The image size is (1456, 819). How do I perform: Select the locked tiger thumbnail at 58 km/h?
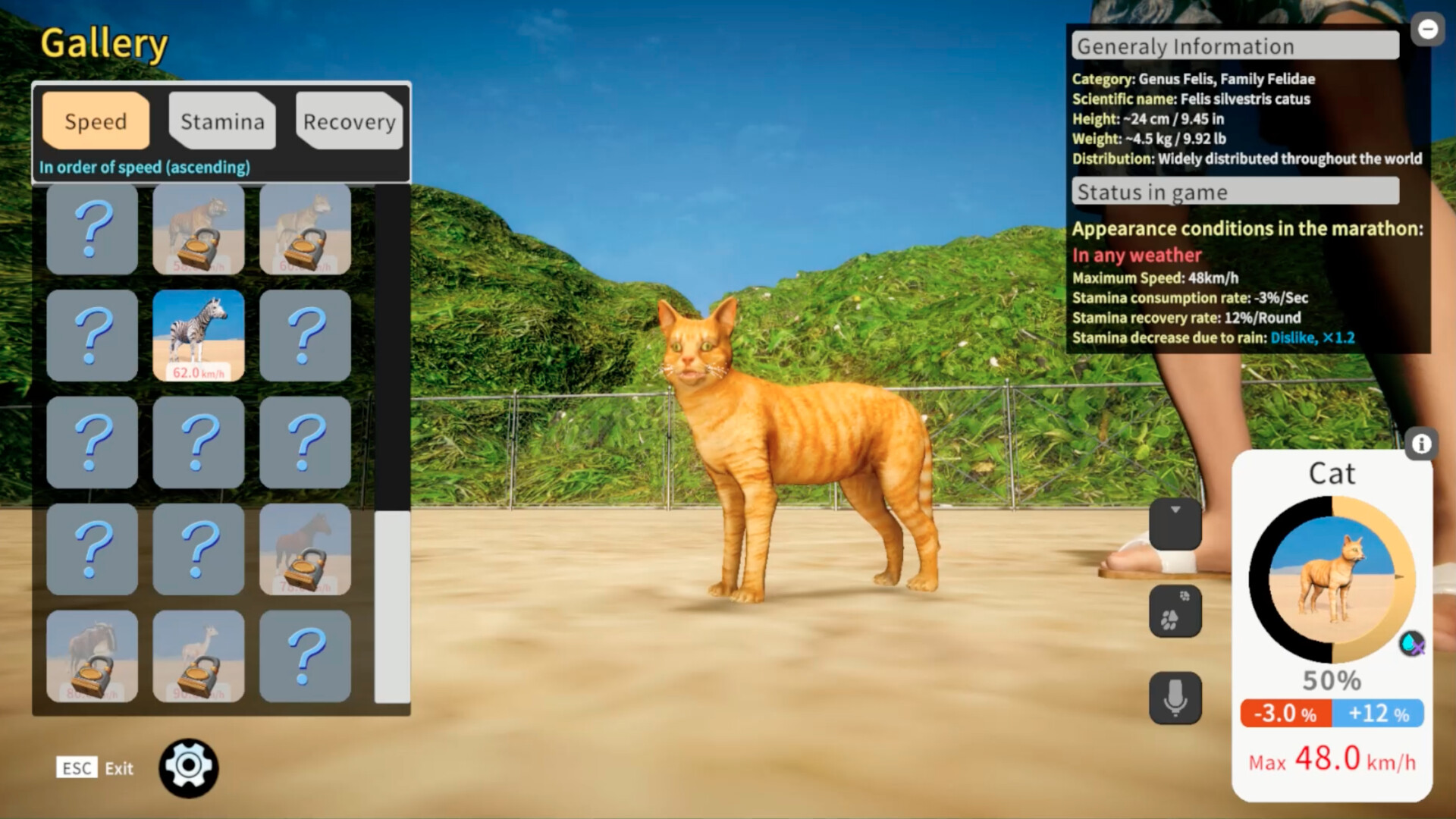point(198,229)
